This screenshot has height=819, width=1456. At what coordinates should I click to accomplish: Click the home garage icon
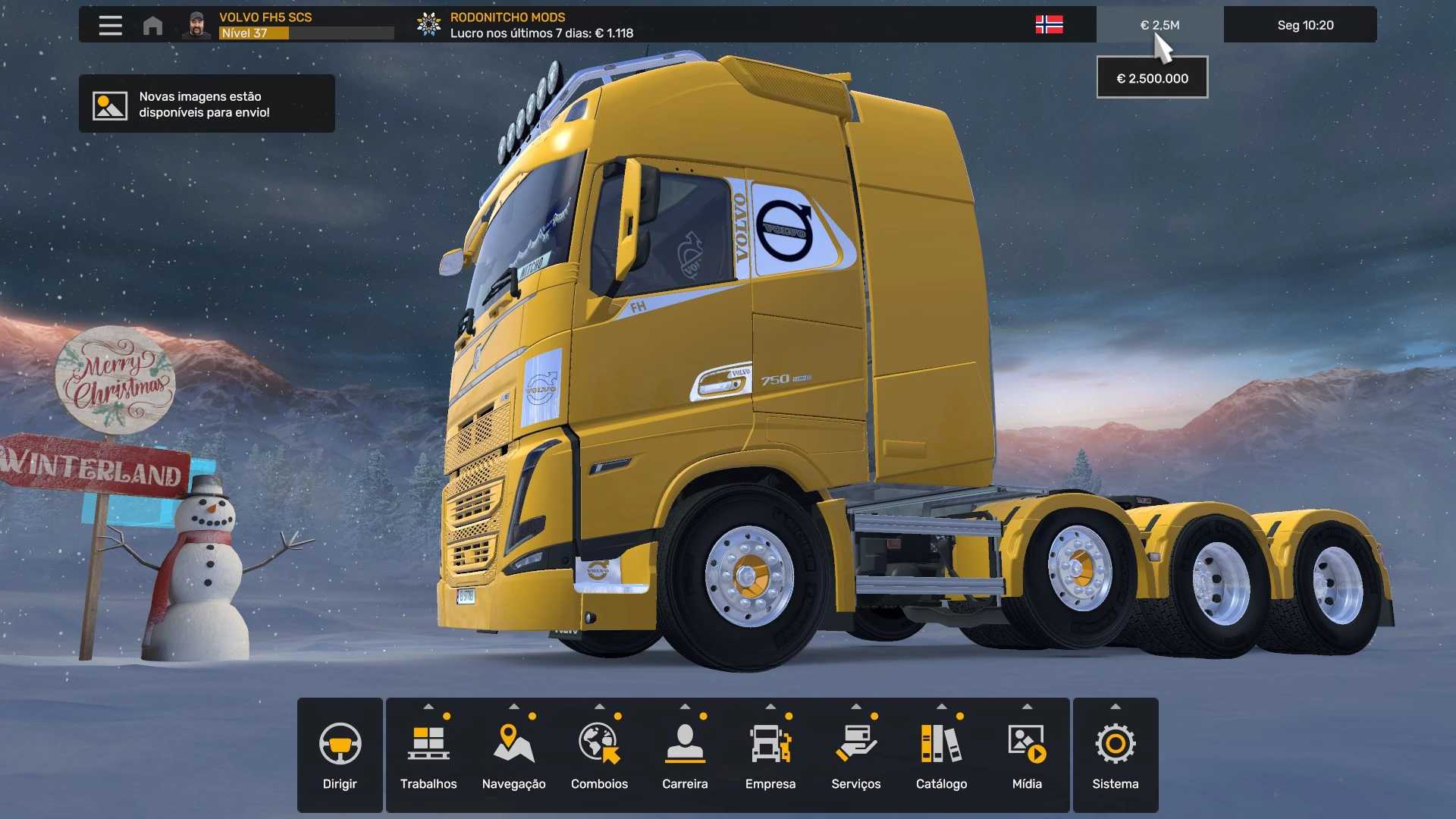[152, 25]
